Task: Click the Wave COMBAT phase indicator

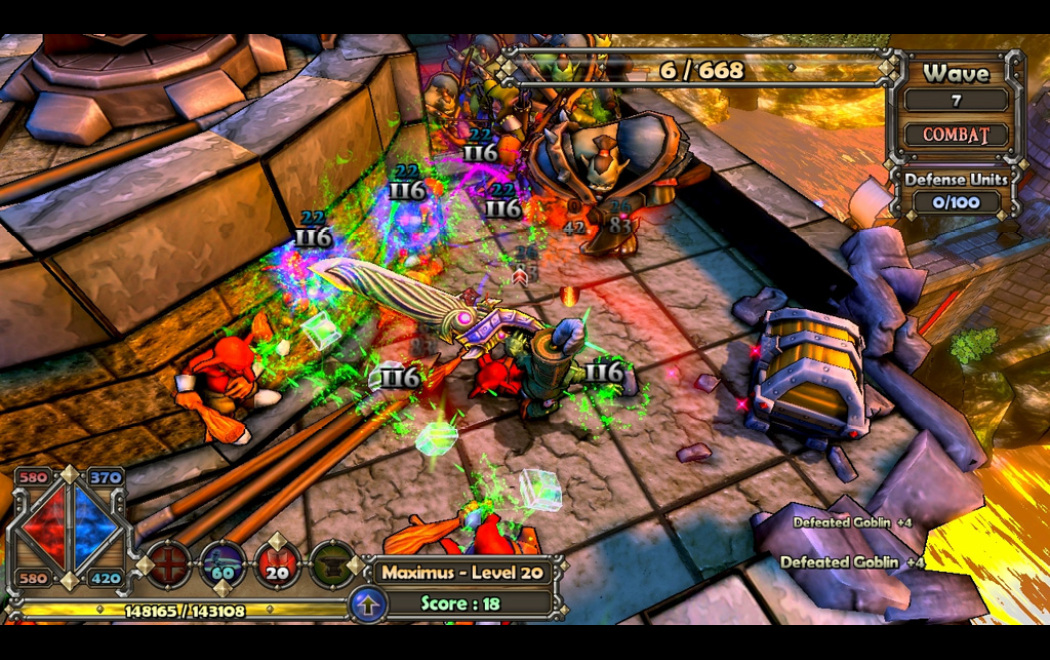Action: [x=956, y=134]
